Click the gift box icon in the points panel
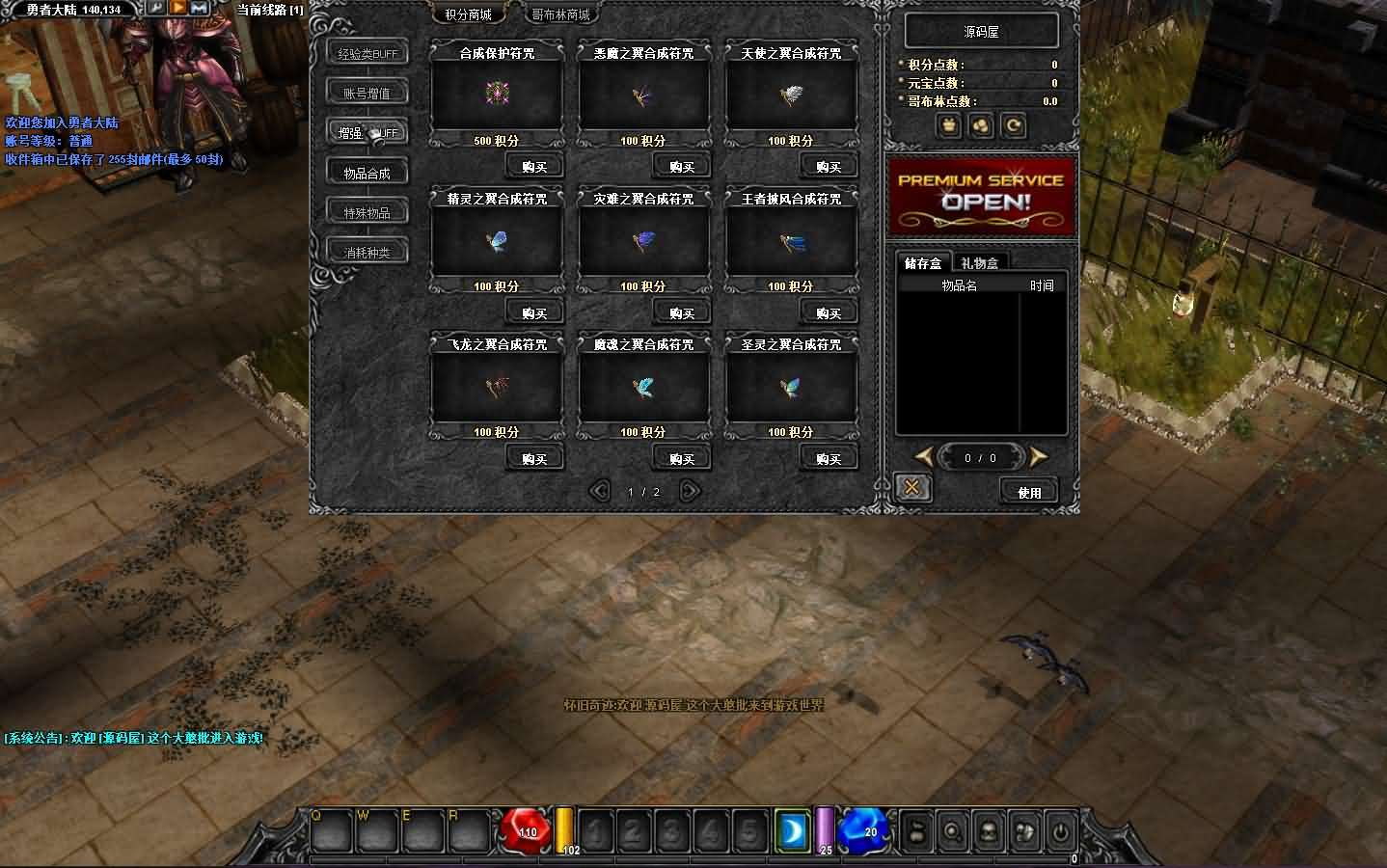 (949, 125)
